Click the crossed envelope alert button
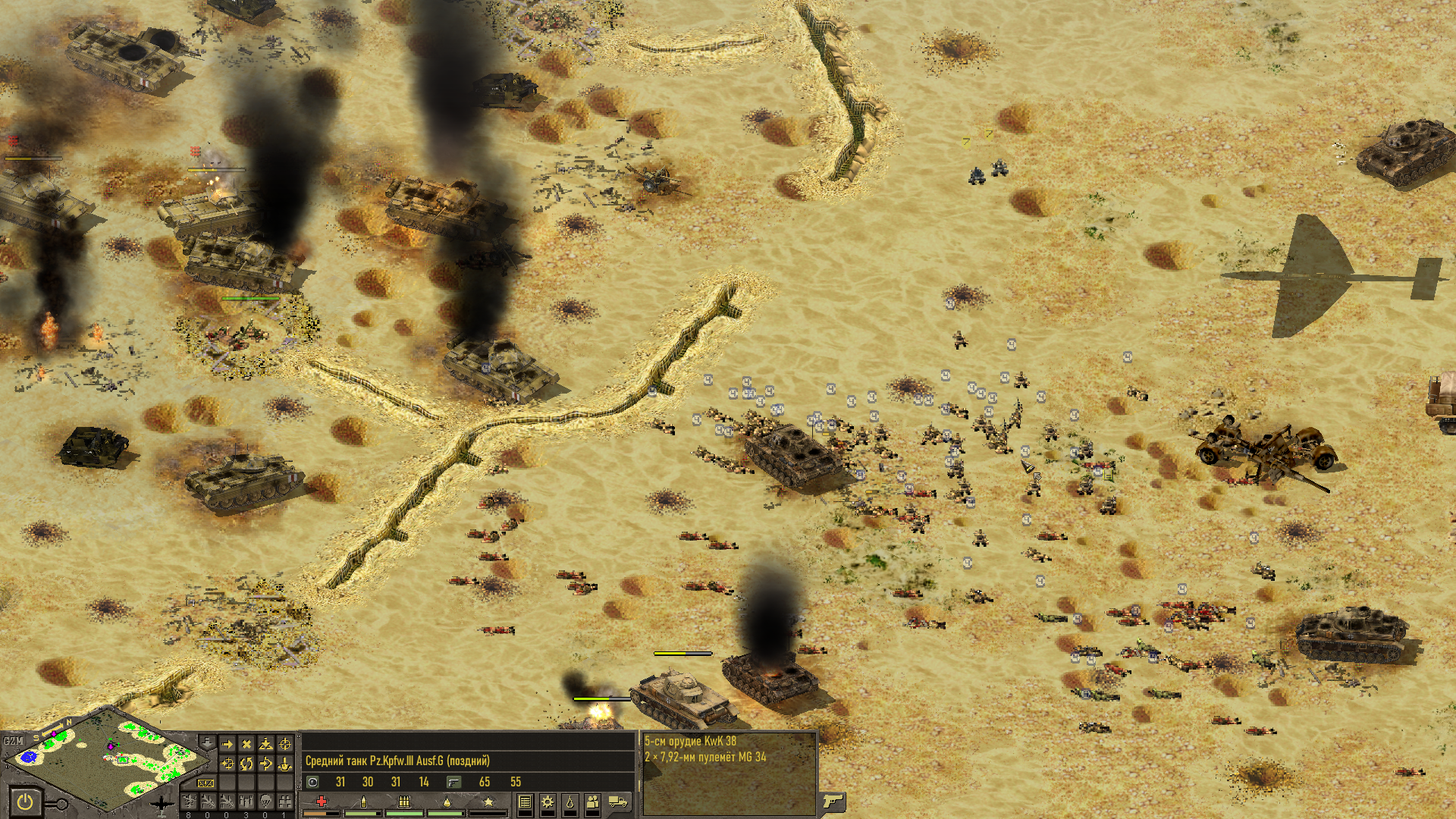 [x=206, y=783]
